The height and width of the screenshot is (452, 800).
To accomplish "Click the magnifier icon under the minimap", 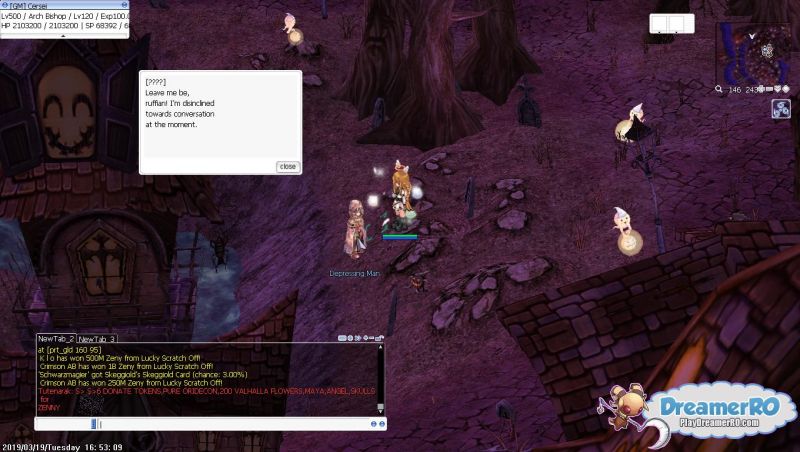I will 720,89.
